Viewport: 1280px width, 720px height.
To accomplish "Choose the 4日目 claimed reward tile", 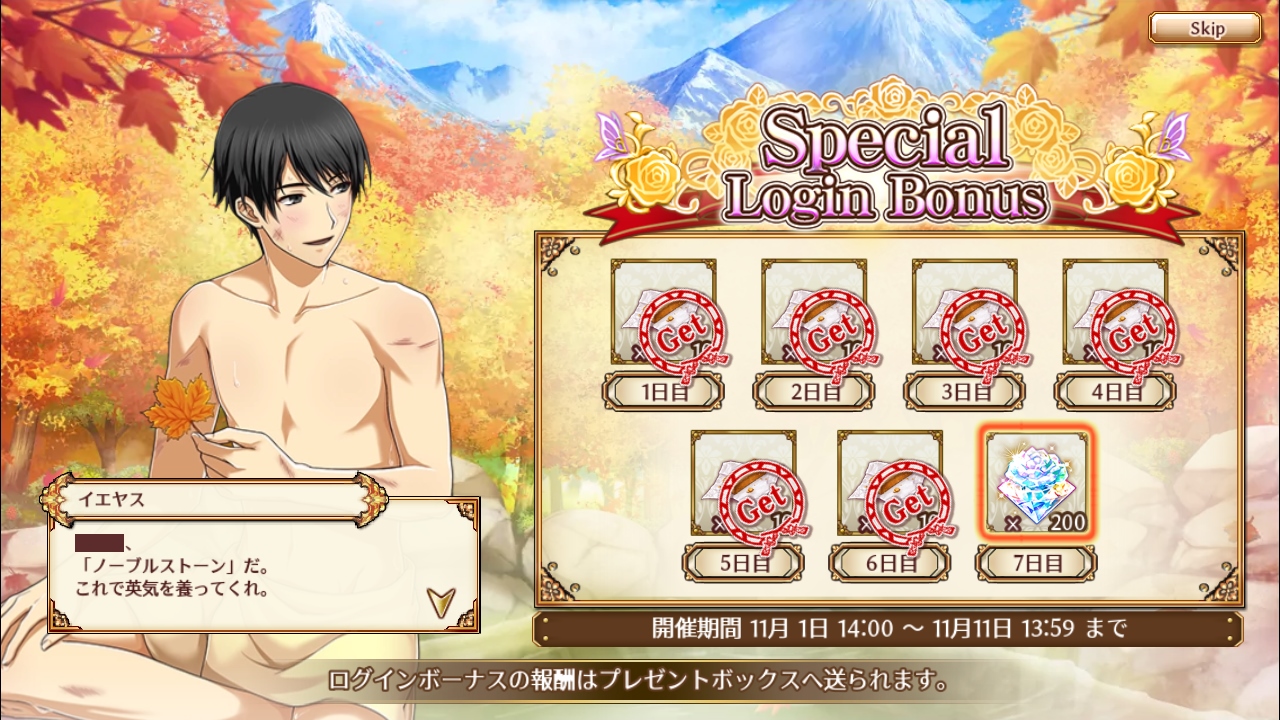I will (1114, 312).
